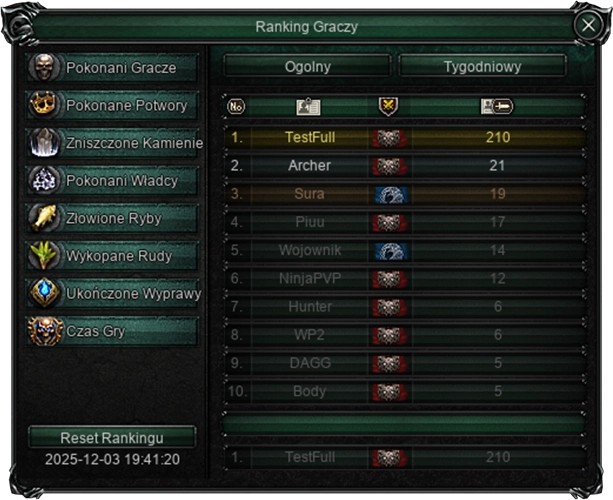
Task: Choose the Pokonani Władcy category
Action: tap(113, 181)
